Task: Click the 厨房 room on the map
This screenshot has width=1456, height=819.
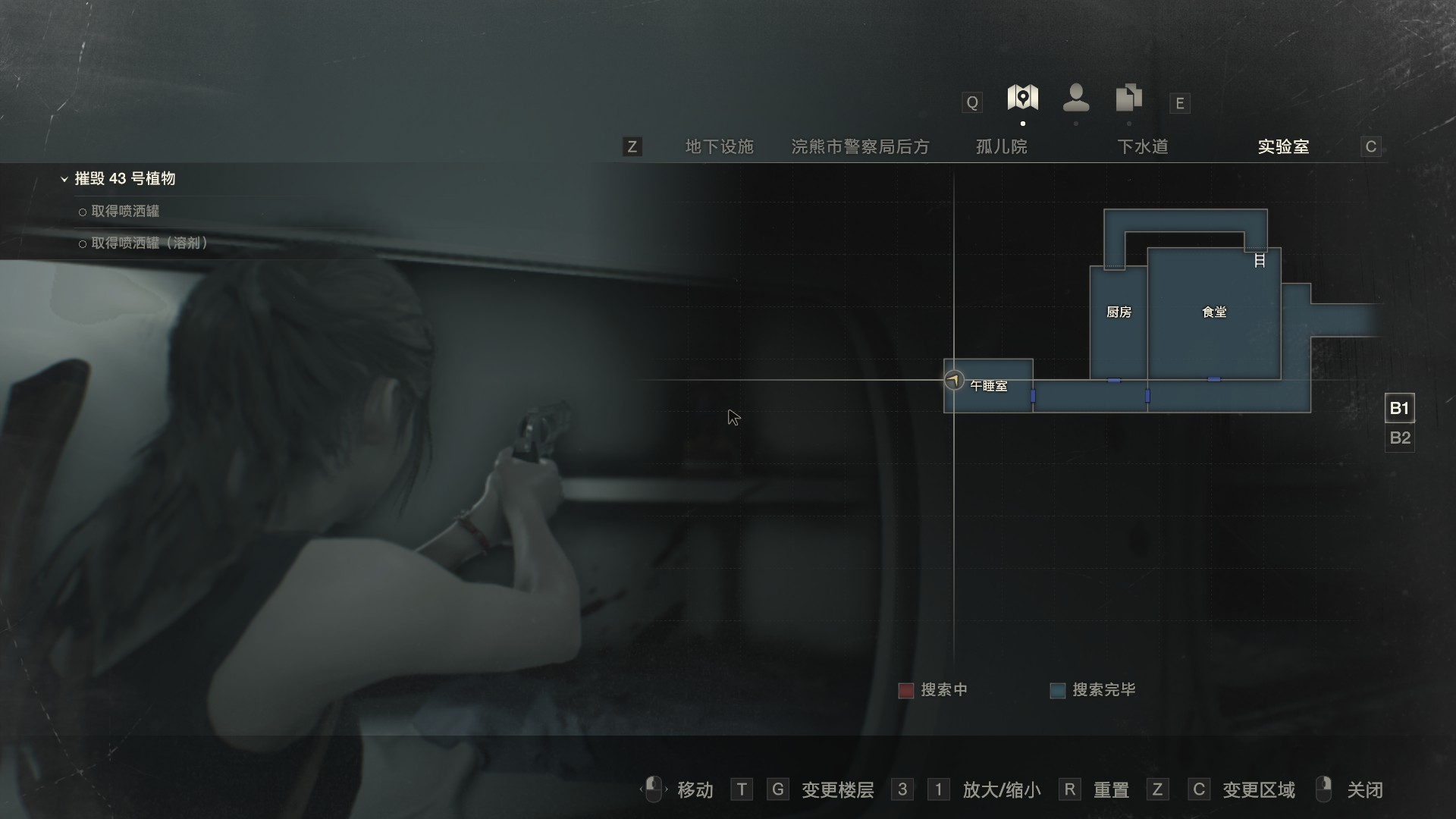Action: coord(1119,312)
